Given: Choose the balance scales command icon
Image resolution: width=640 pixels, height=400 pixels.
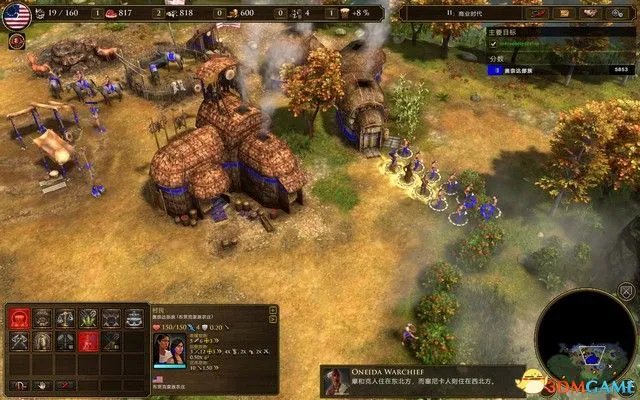Looking at the screenshot, I should pyautogui.click(x=66, y=318).
